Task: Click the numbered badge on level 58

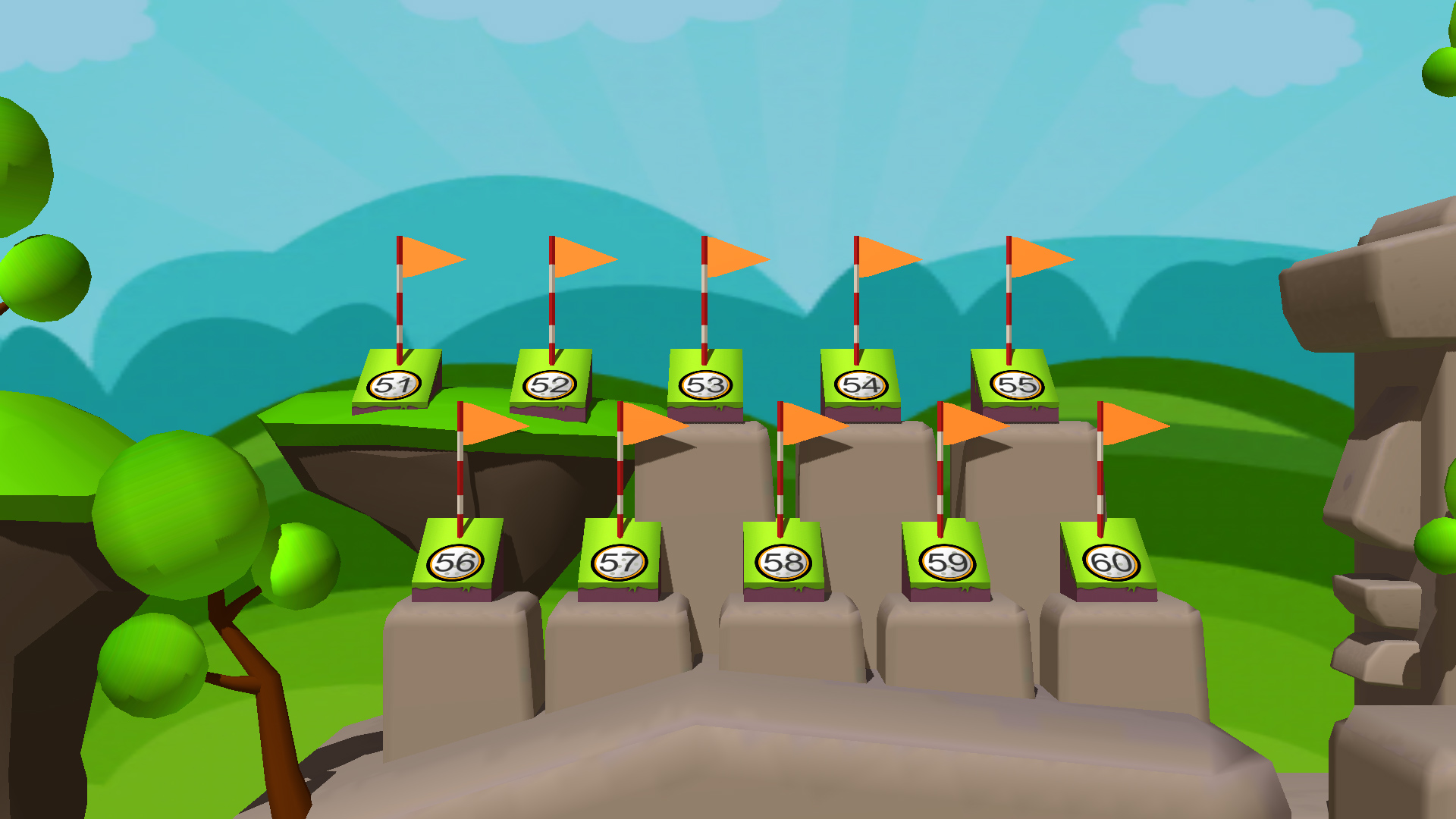Action: coord(783,564)
